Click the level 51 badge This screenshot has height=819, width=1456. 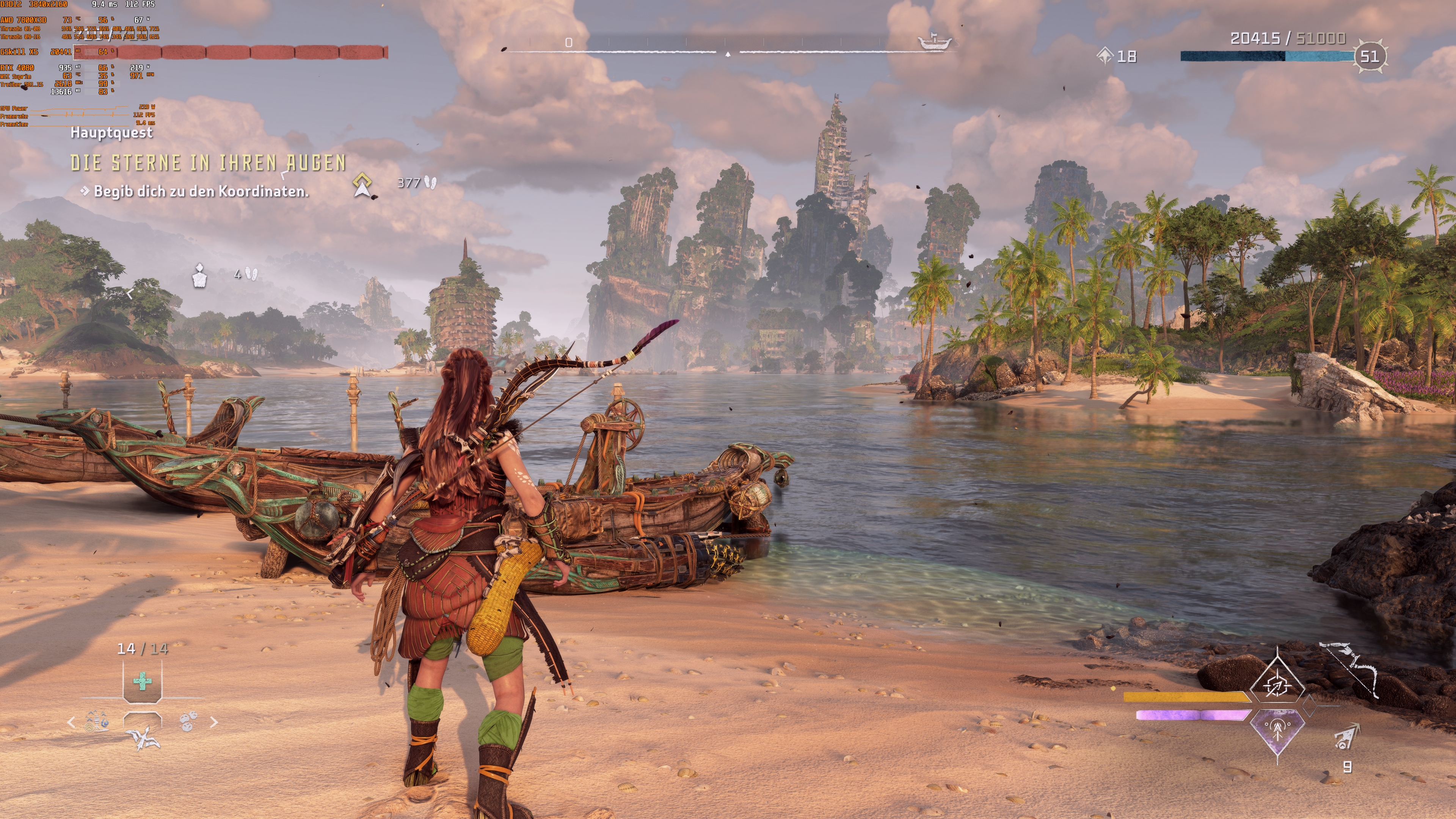(x=1369, y=56)
